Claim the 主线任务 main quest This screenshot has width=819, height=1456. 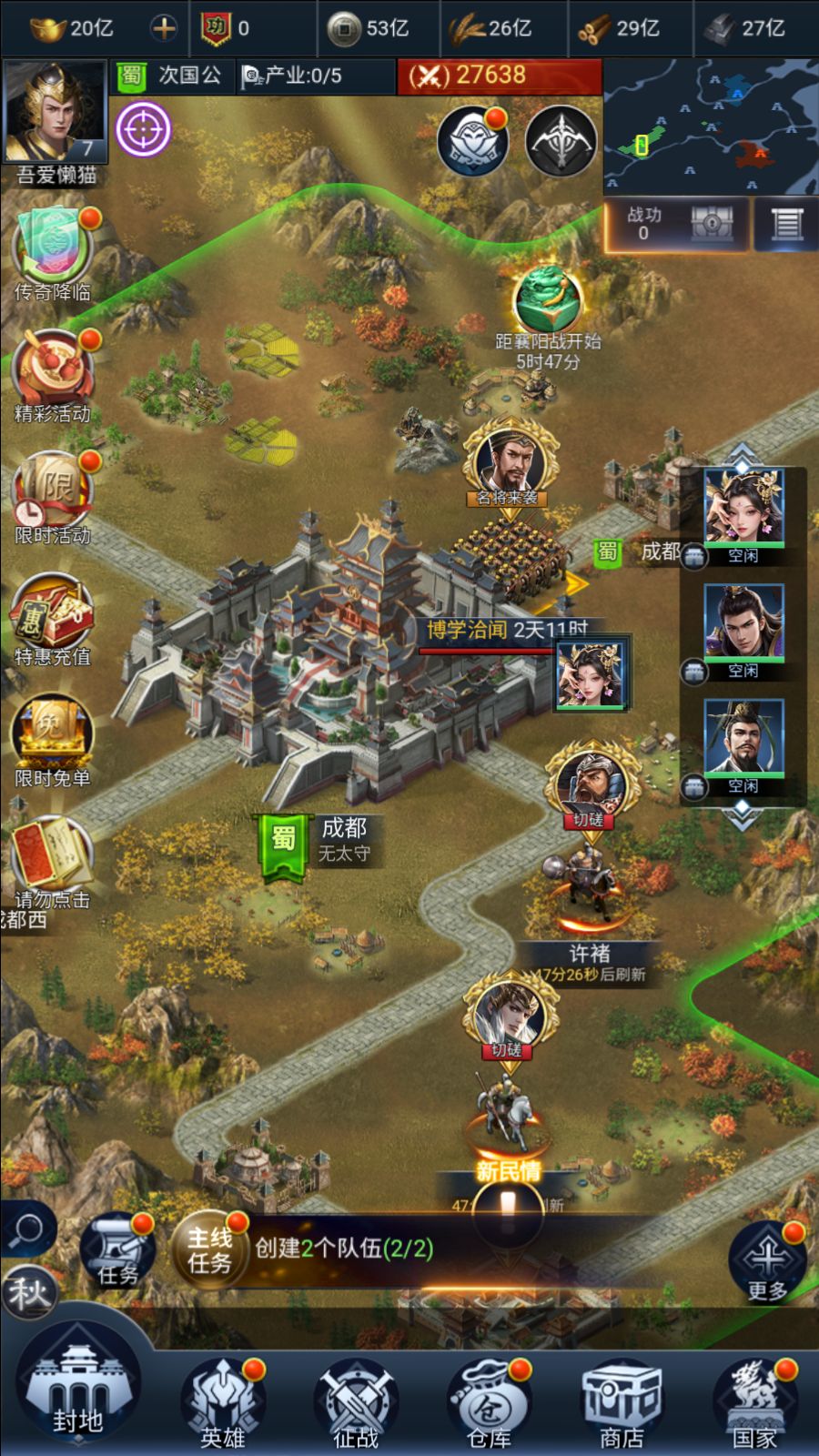210,1249
